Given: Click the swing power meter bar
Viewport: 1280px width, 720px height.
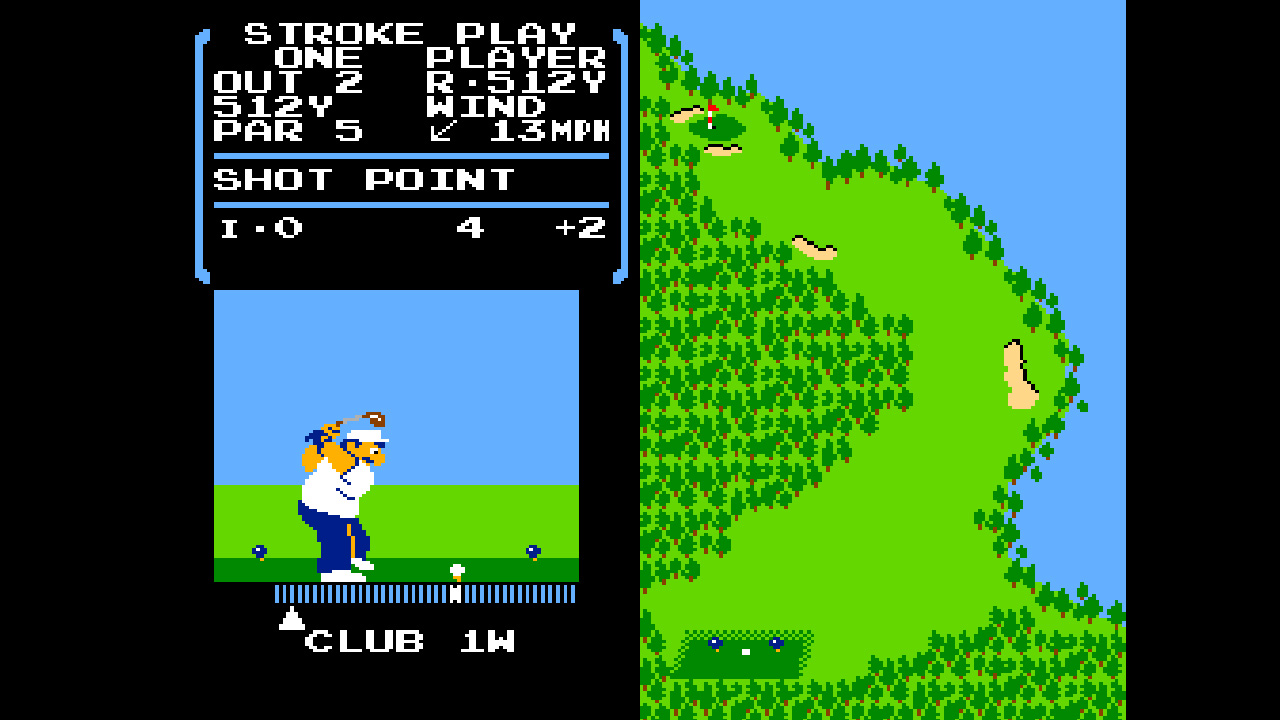Looking at the screenshot, I should (x=425, y=592).
